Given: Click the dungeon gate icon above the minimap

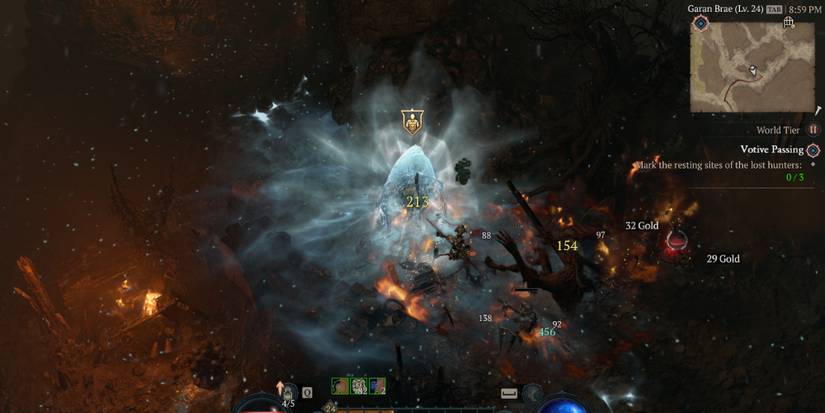Looking at the screenshot, I should (x=790, y=22).
